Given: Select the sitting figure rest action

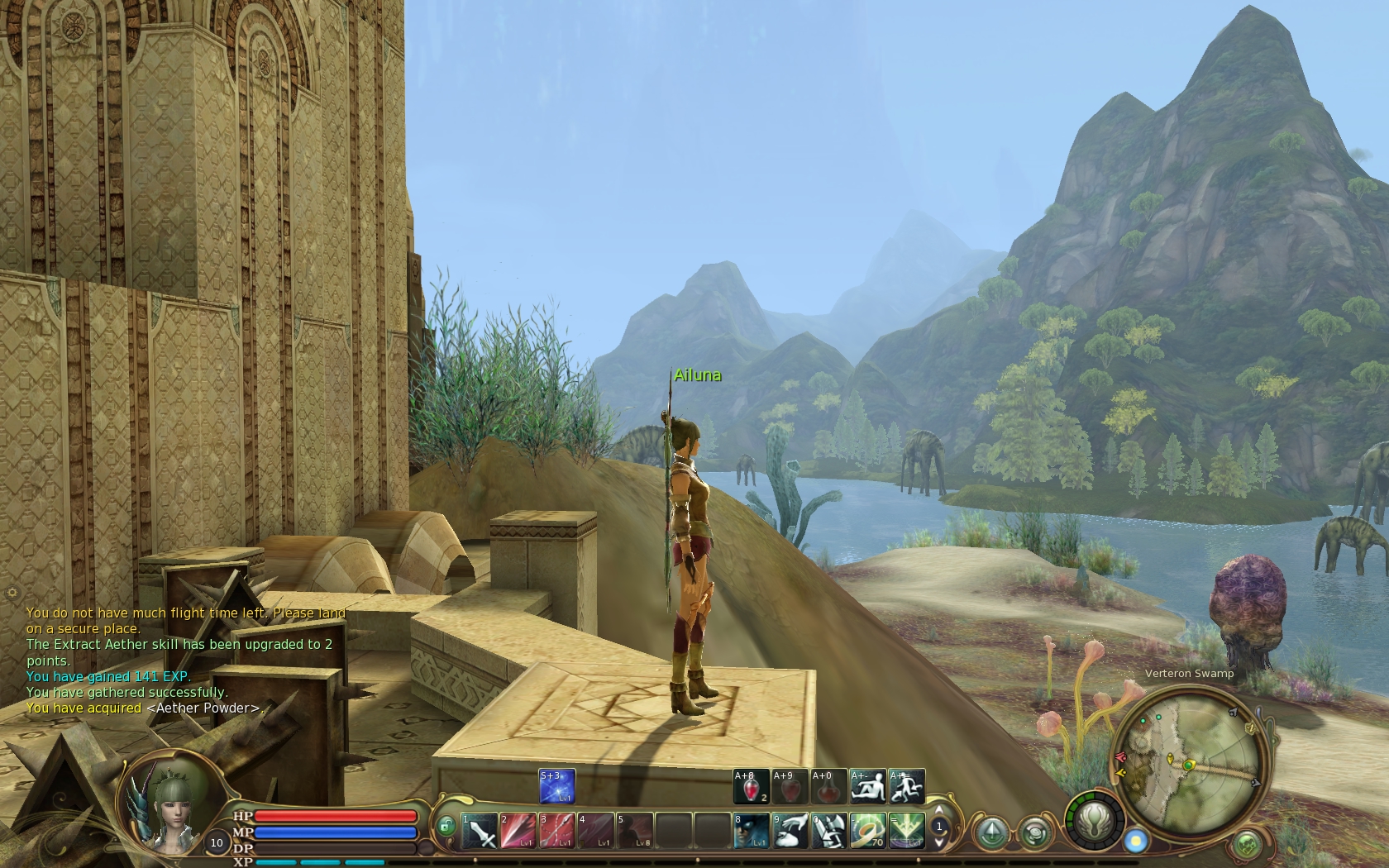Looking at the screenshot, I should coord(867,786).
